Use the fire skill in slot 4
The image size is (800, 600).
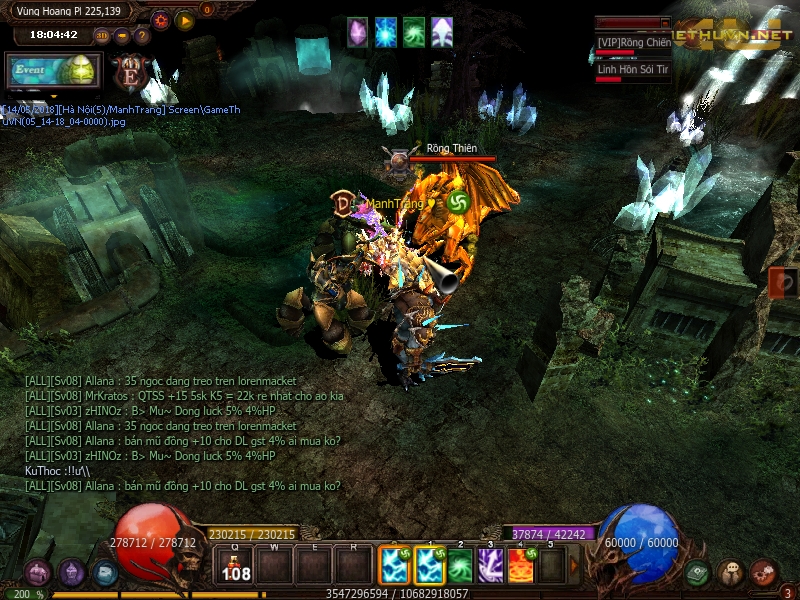521,566
